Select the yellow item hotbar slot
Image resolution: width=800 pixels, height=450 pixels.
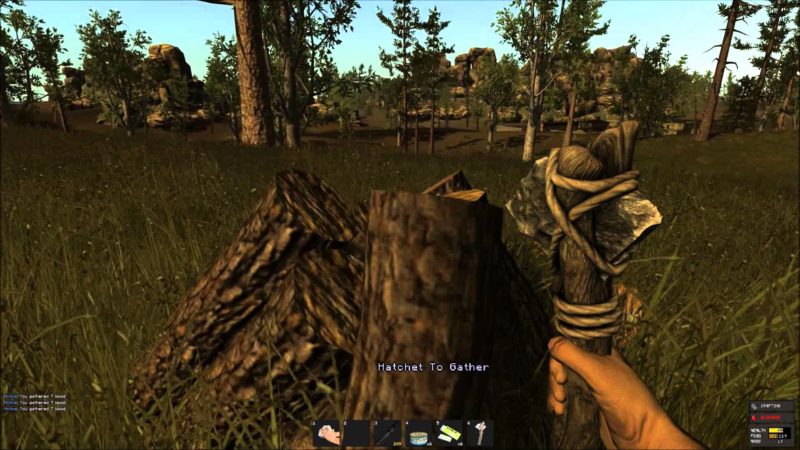(x=450, y=432)
